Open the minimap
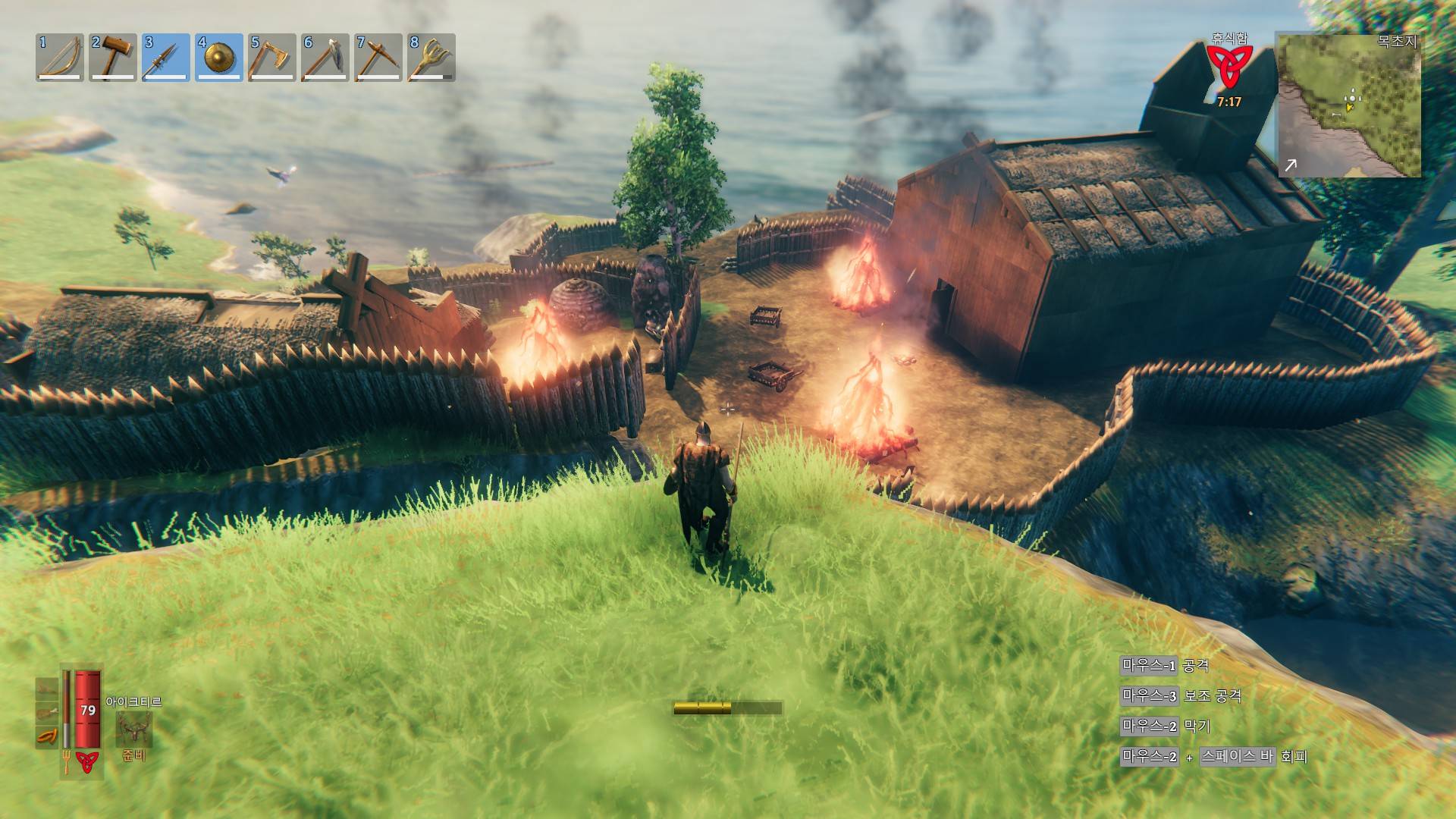The image size is (1456, 819). pyautogui.click(x=1349, y=105)
